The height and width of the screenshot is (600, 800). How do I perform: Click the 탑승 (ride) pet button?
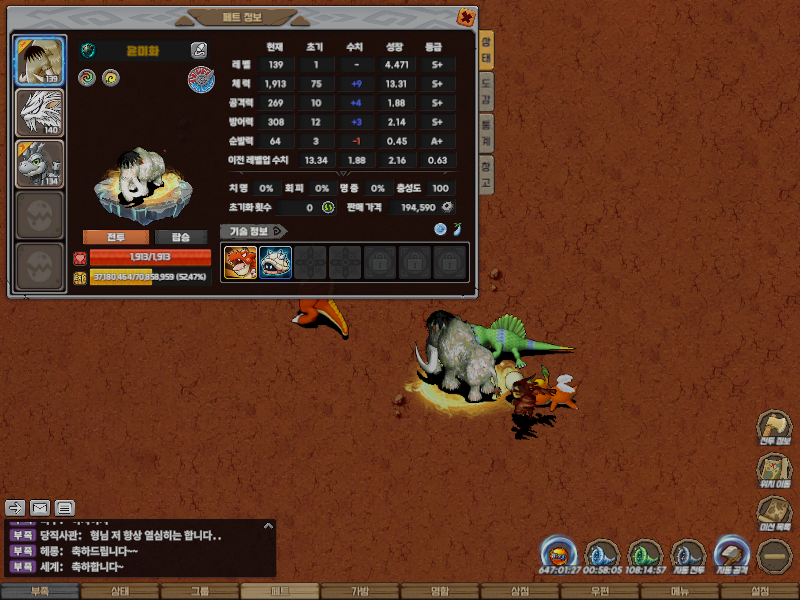pyautogui.click(x=181, y=237)
